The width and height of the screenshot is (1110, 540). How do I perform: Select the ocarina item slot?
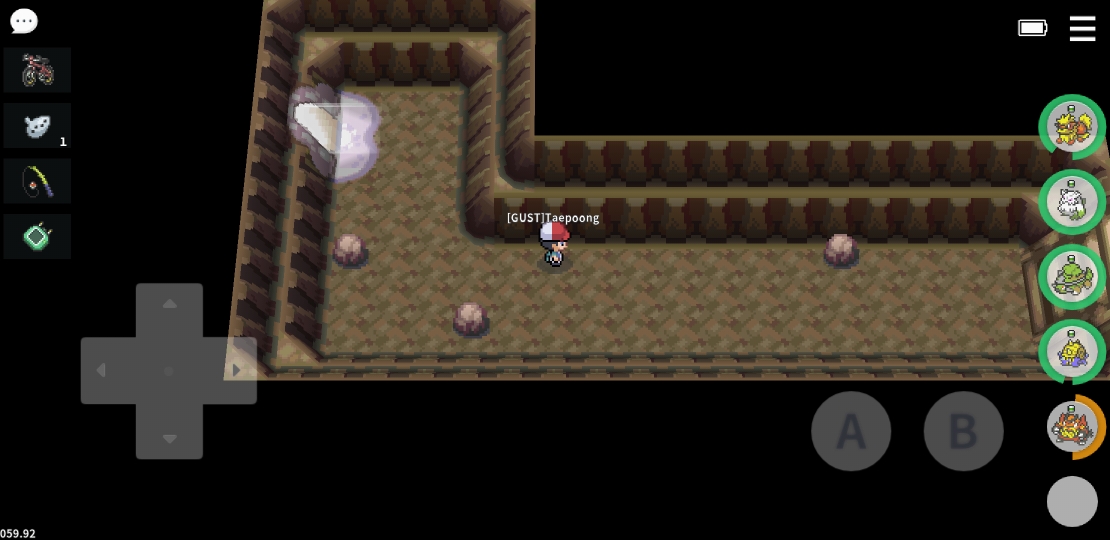[37, 126]
